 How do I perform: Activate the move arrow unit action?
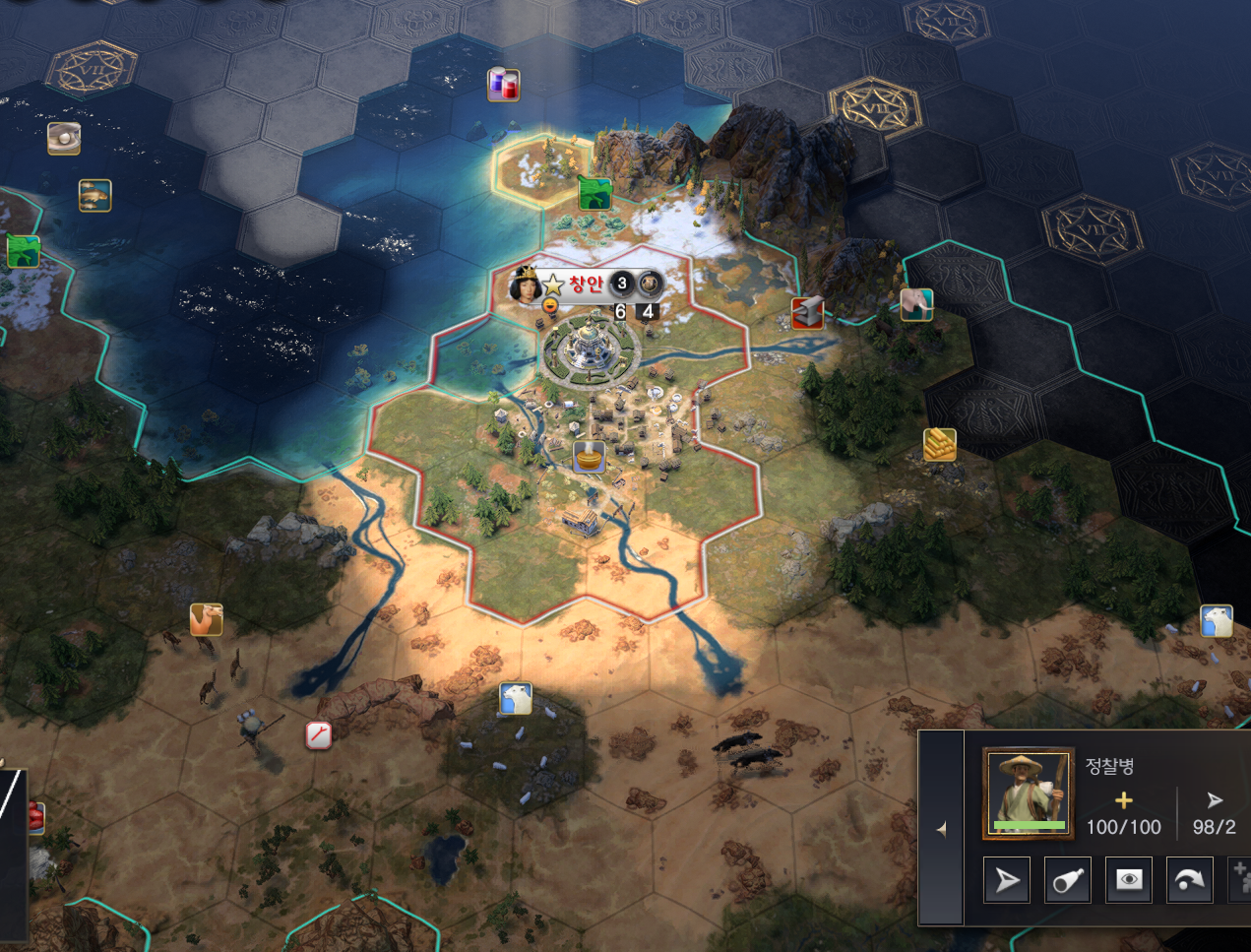[1007, 879]
